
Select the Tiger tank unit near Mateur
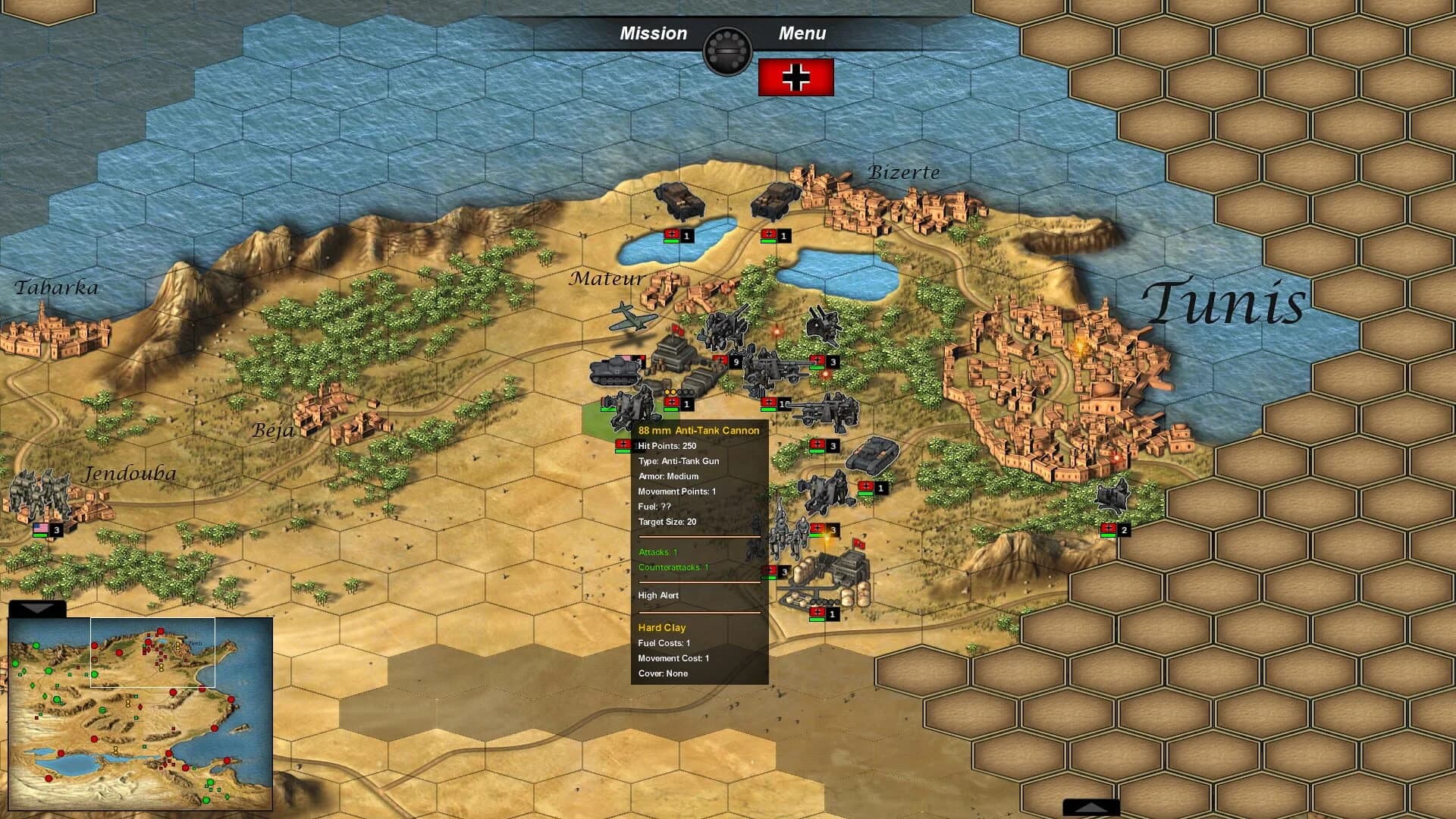click(614, 372)
